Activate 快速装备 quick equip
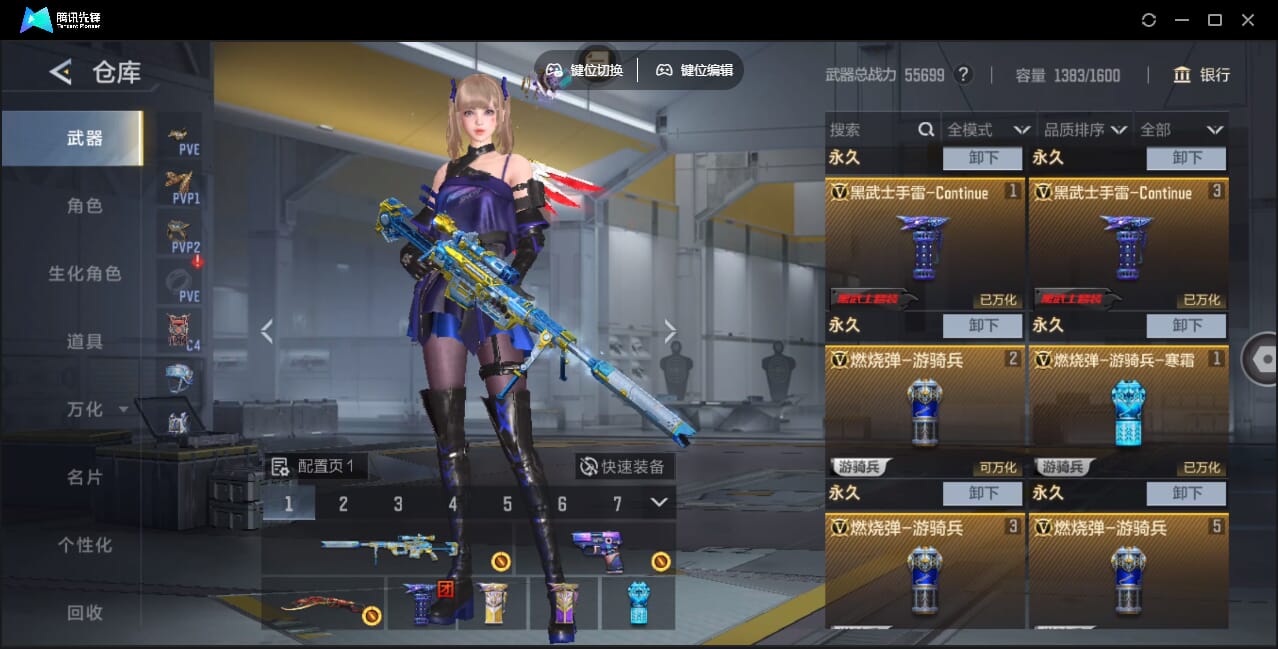This screenshot has height=649, width=1278. tap(625, 466)
